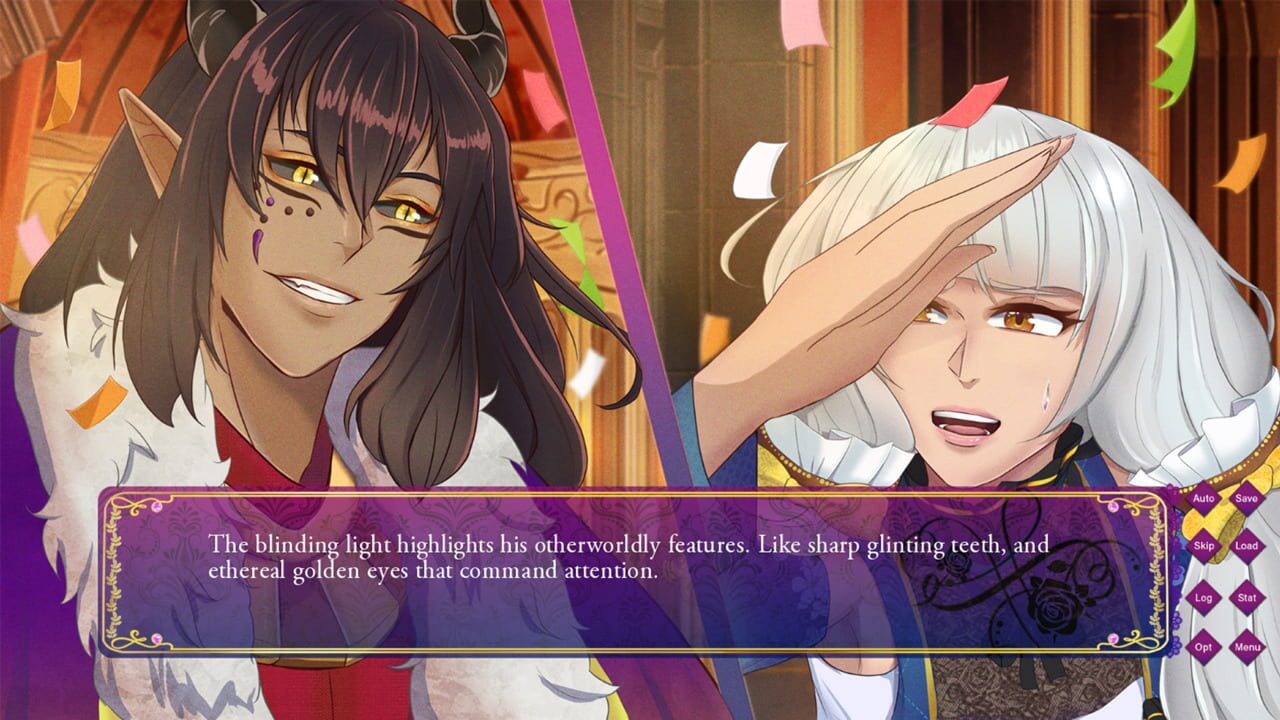This screenshot has height=720, width=1280.
Task: Open the Log to reread past dialogue
Action: click(x=1203, y=598)
